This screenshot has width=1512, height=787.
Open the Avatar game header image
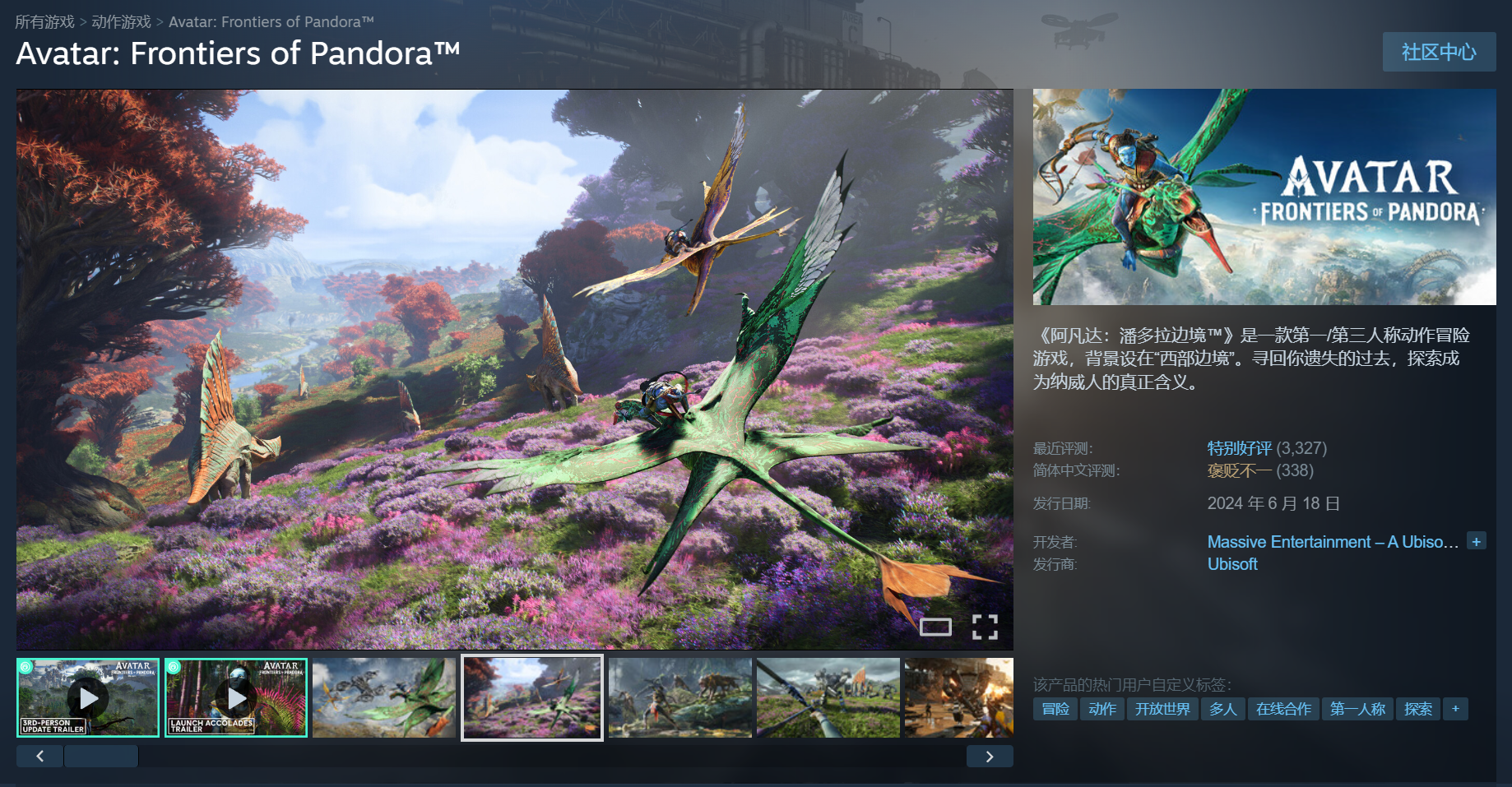(x=1264, y=197)
